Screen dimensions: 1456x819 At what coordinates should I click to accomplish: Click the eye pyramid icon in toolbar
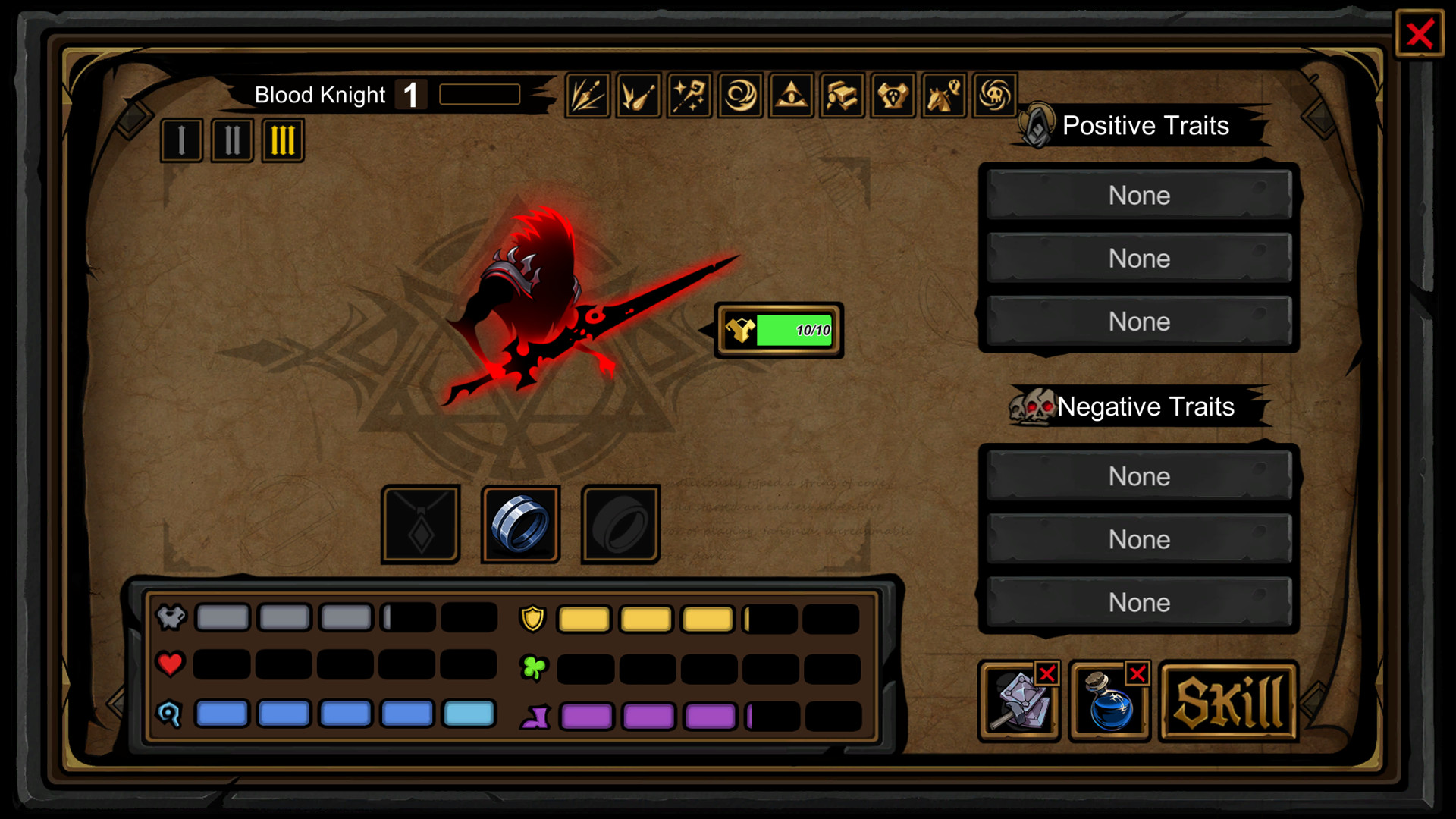coord(791,95)
